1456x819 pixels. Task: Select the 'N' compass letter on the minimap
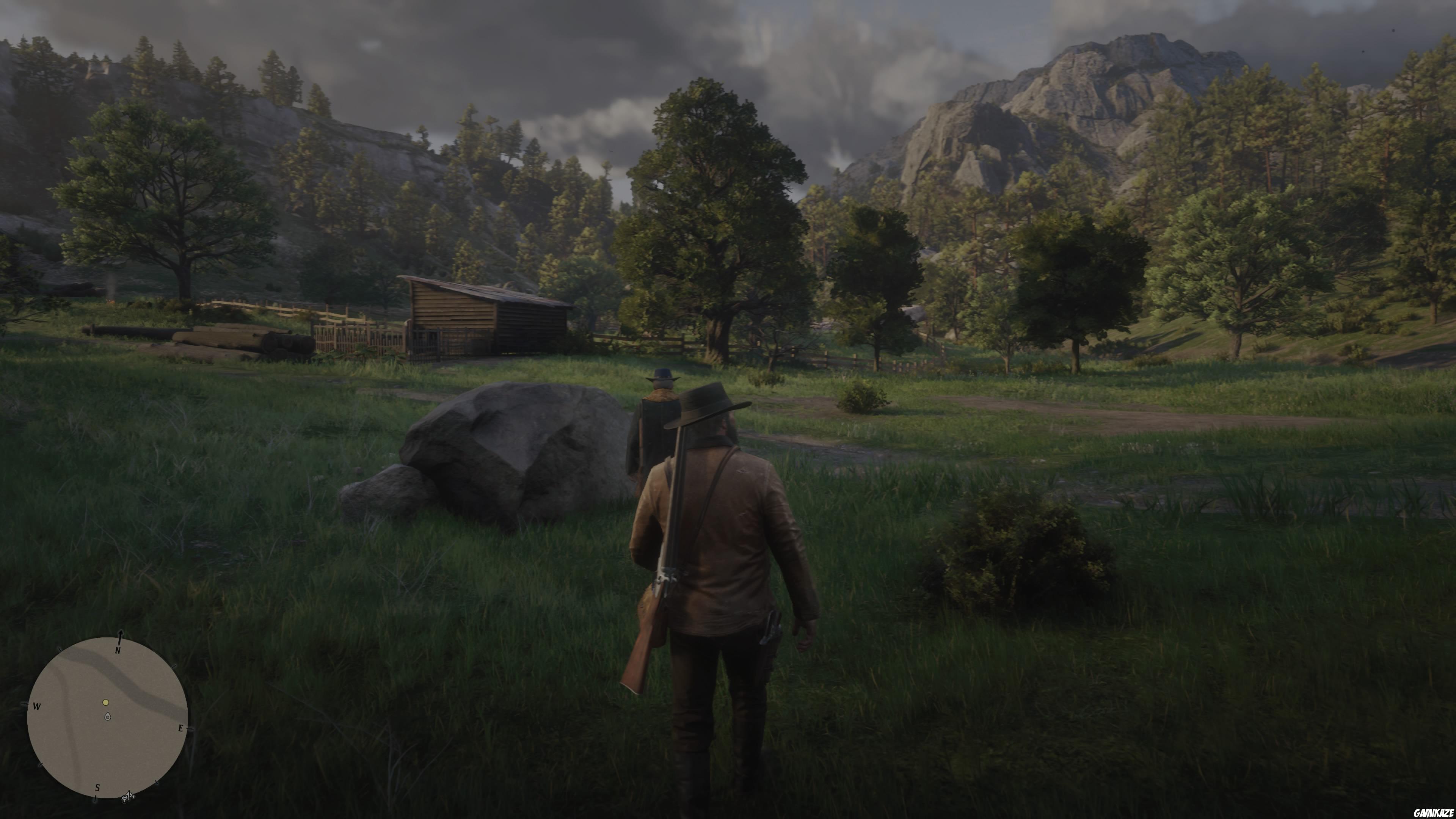118,651
